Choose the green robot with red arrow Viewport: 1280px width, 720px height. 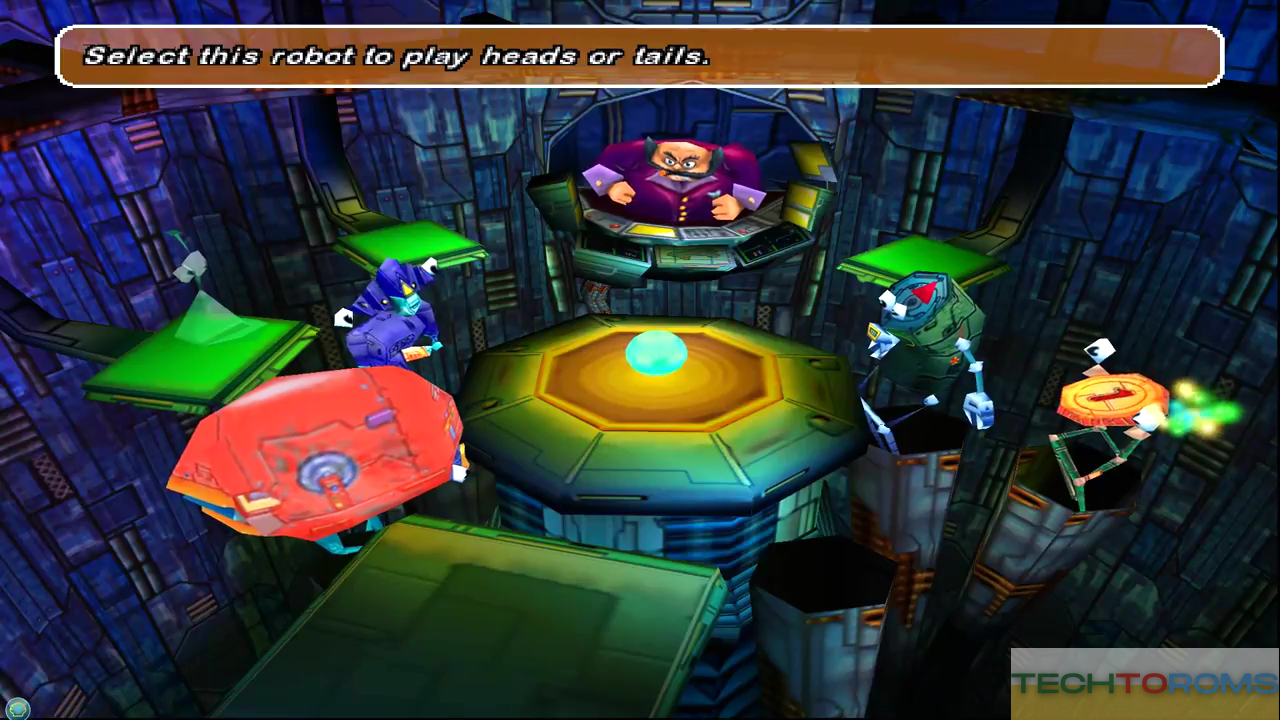tap(925, 325)
